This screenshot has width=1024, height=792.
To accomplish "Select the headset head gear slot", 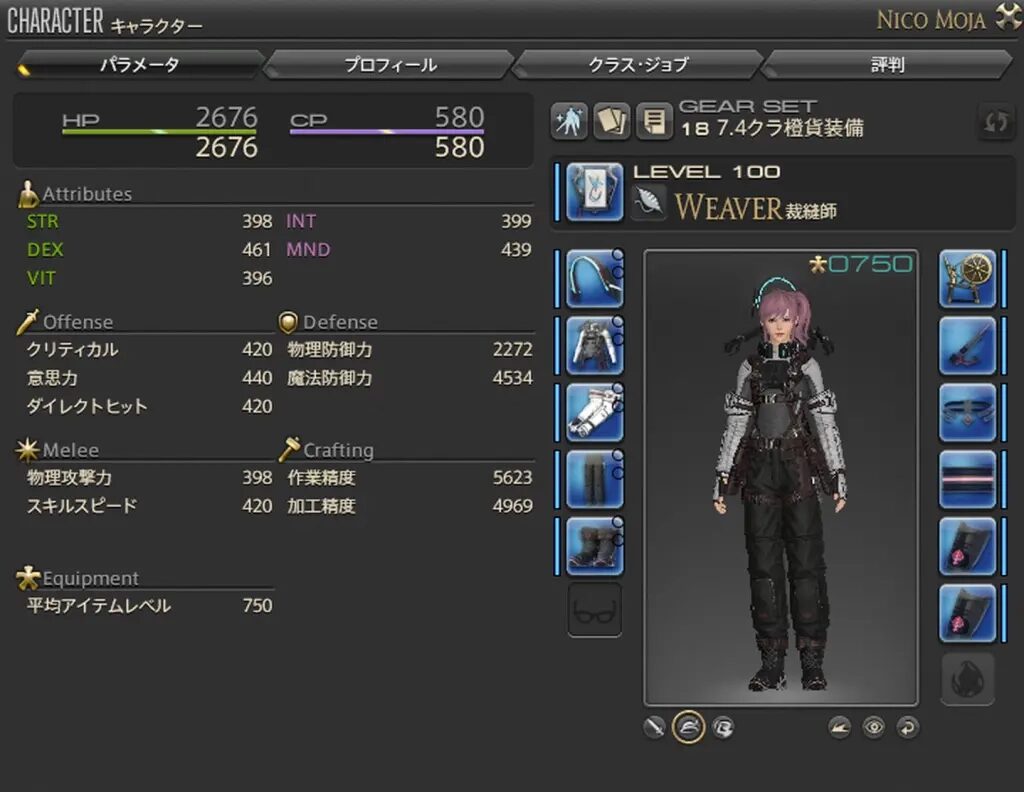I will (595, 278).
